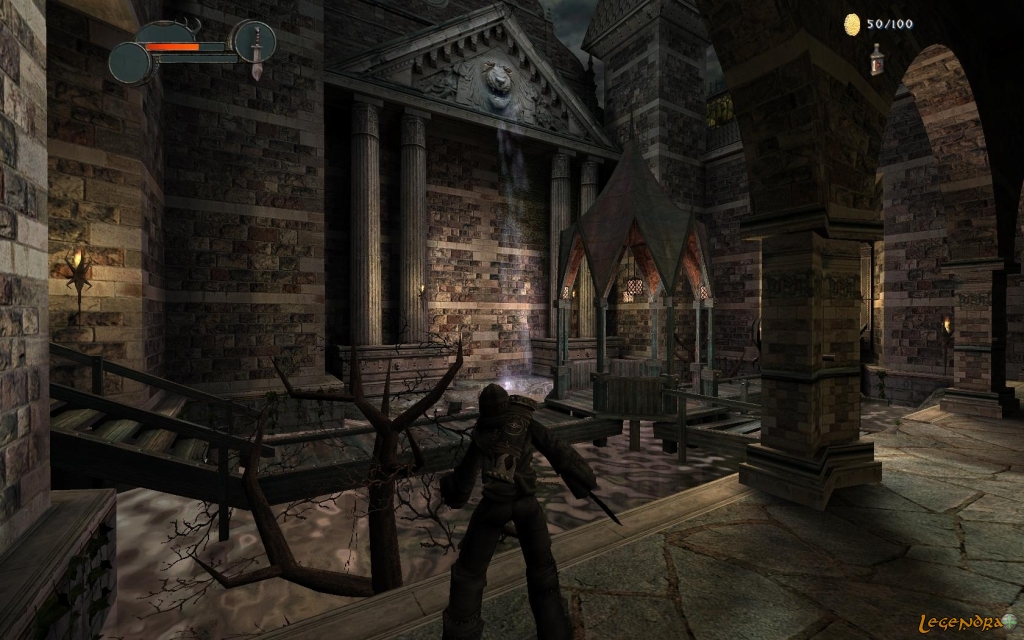
Task: Click the empty round slot beside health bar
Action: point(130,63)
